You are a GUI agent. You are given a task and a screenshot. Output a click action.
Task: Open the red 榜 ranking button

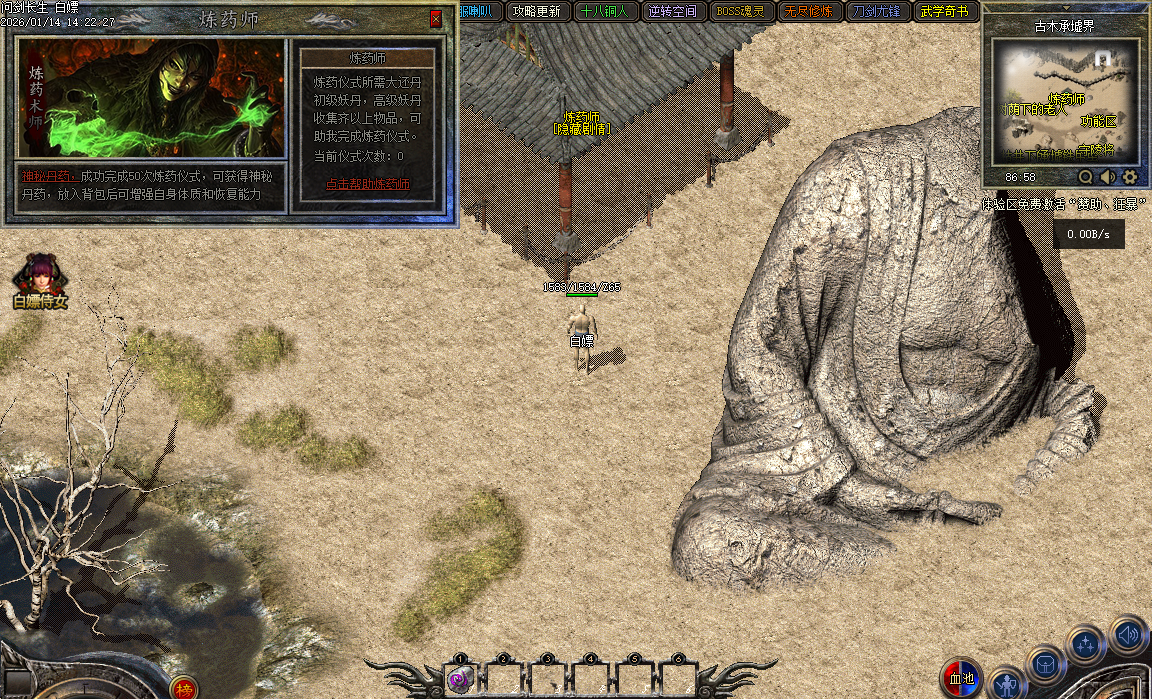click(183, 688)
